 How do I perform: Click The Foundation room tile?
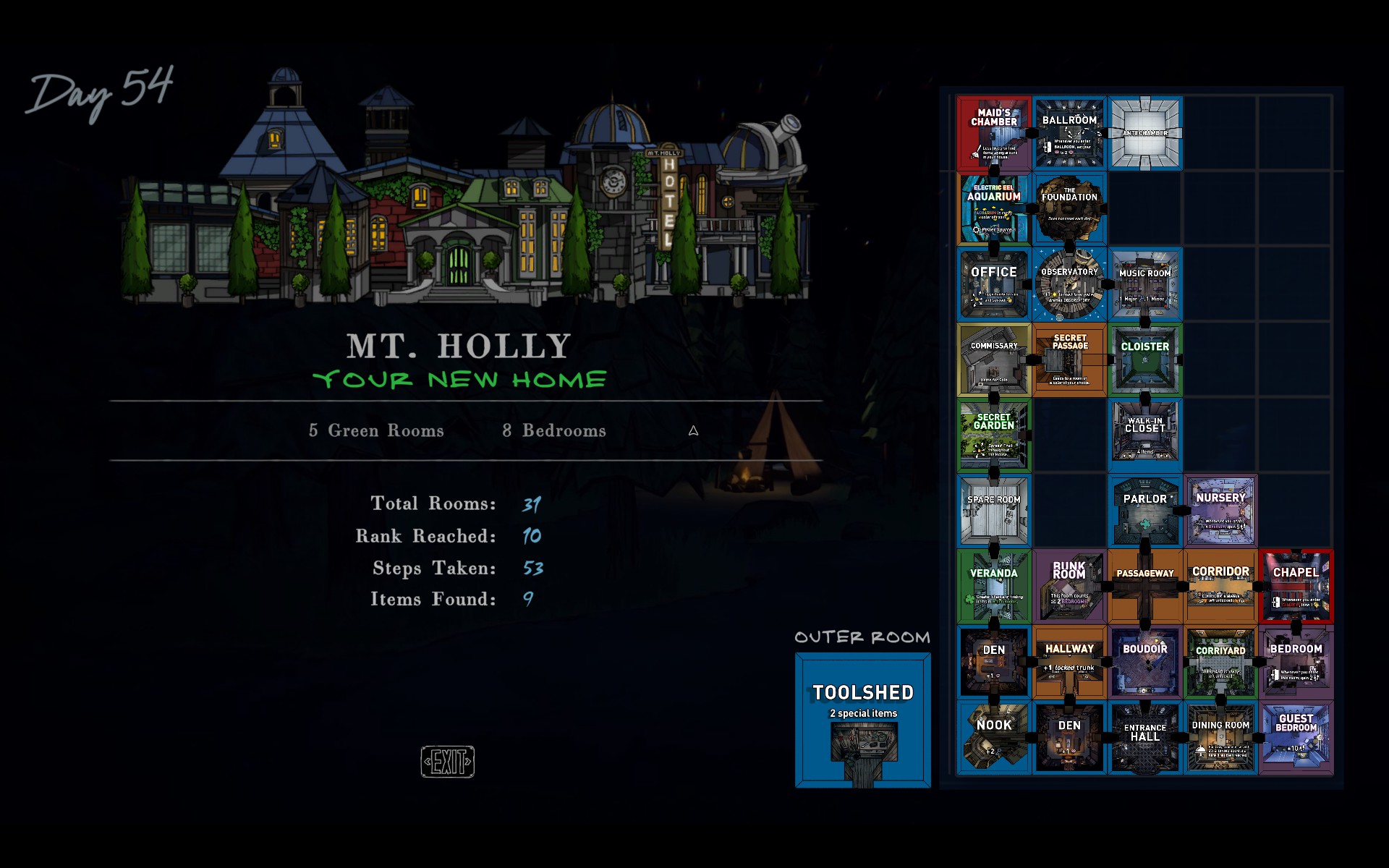point(1069,209)
